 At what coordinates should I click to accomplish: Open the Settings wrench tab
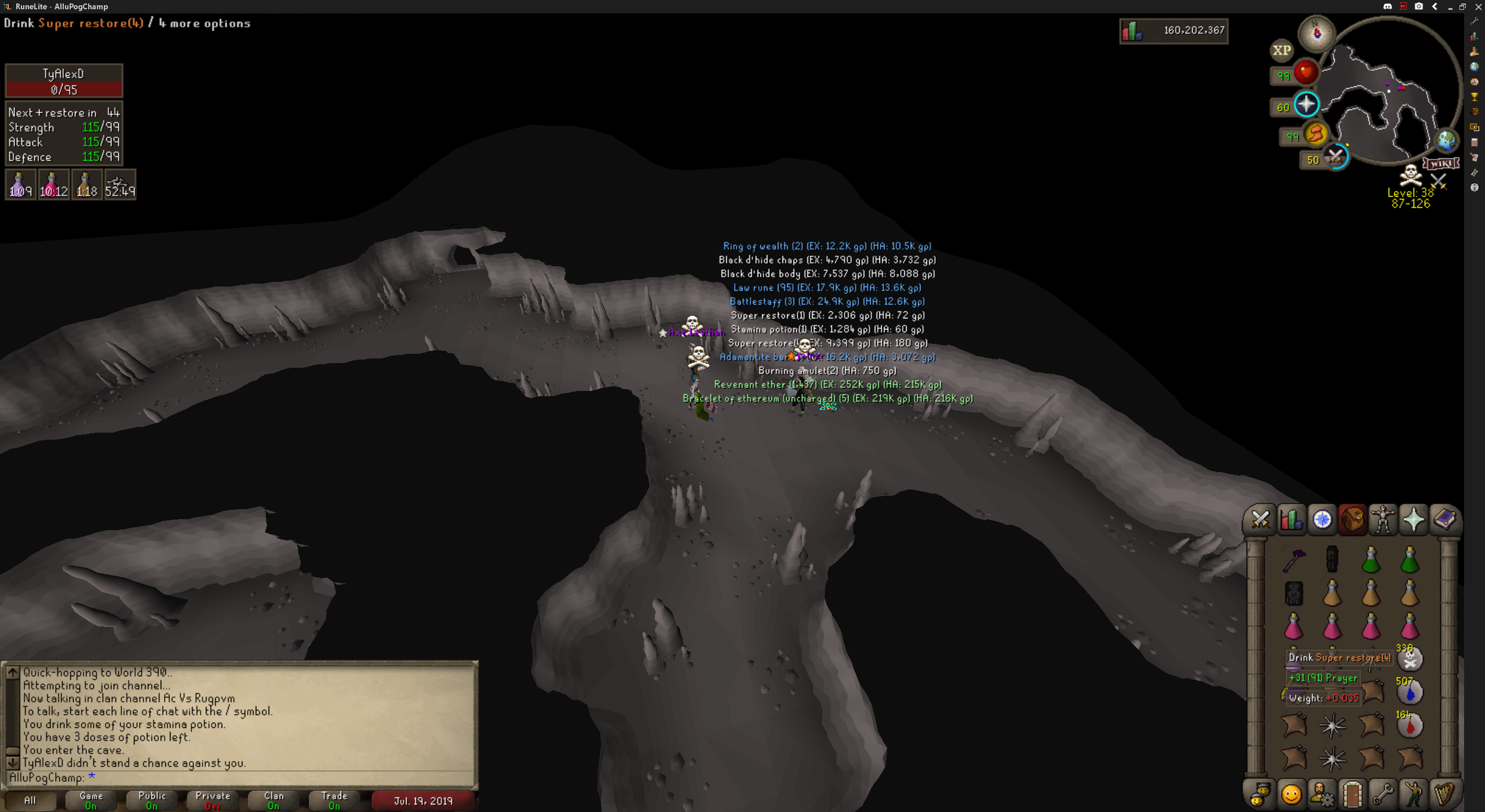point(1383,795)
